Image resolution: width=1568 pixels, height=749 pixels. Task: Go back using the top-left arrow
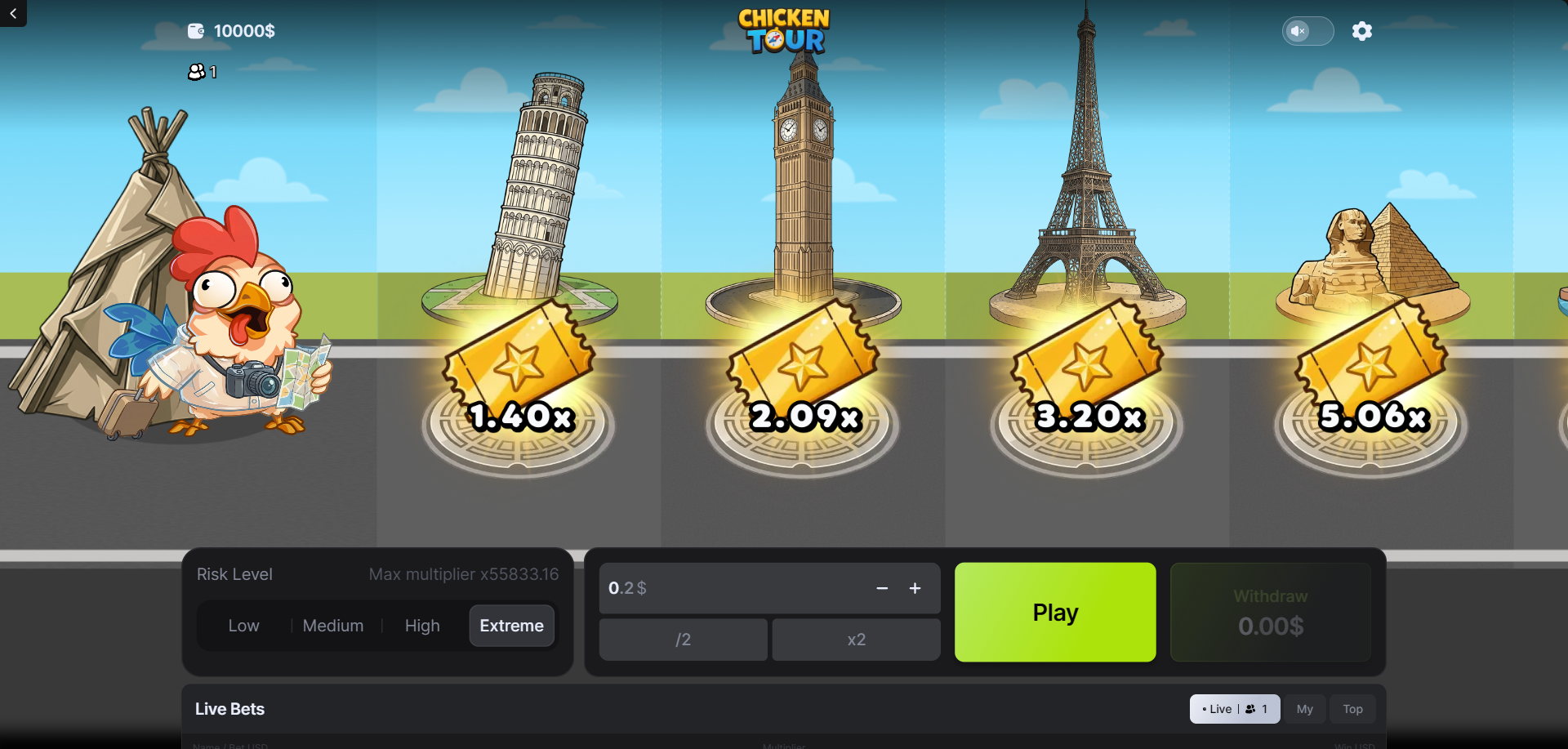(13, 13)
